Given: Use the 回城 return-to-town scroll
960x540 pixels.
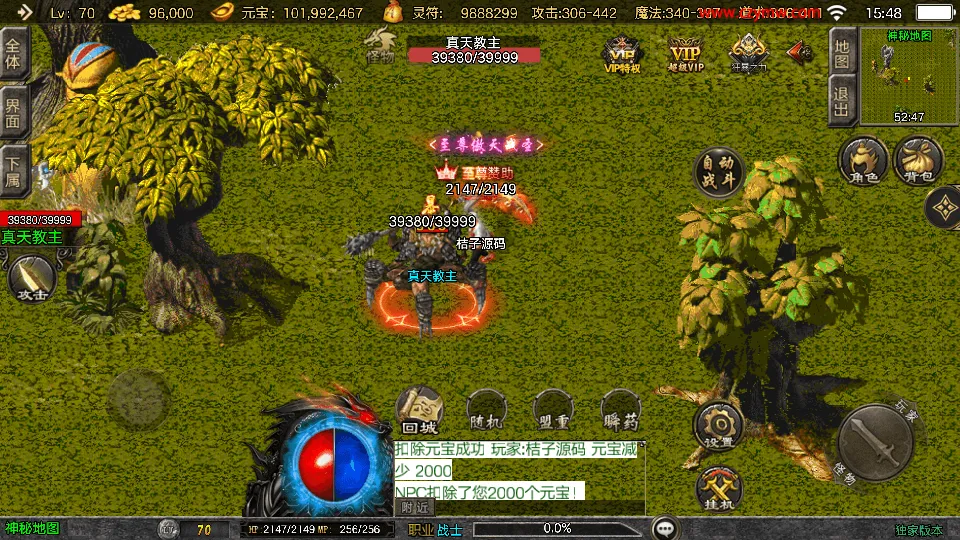Looking at the screenshot, I should pyautogui.click(x=421, y=412).
